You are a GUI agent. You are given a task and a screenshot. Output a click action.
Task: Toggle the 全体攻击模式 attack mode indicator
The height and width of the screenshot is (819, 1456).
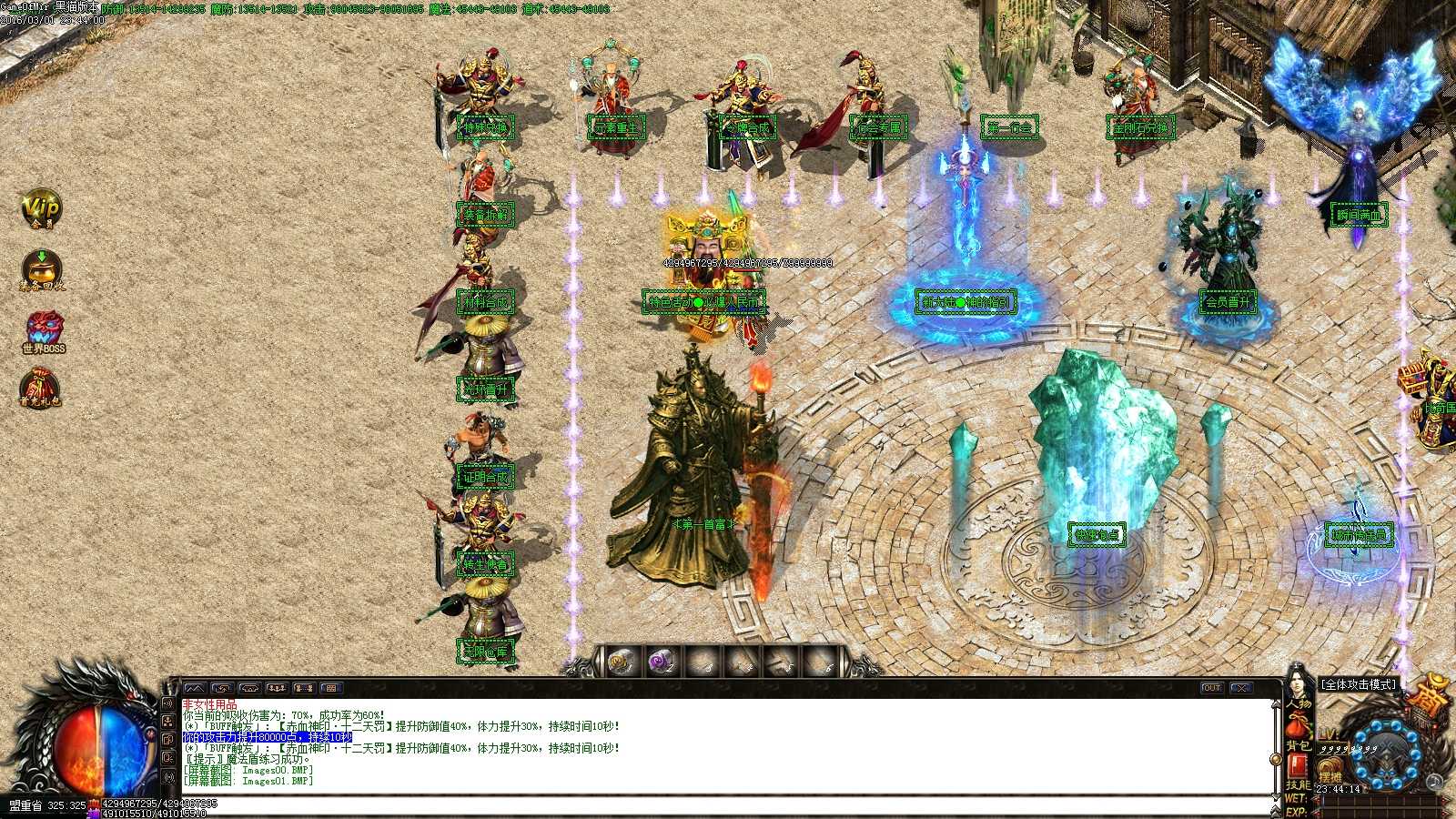pos(1358,685)
